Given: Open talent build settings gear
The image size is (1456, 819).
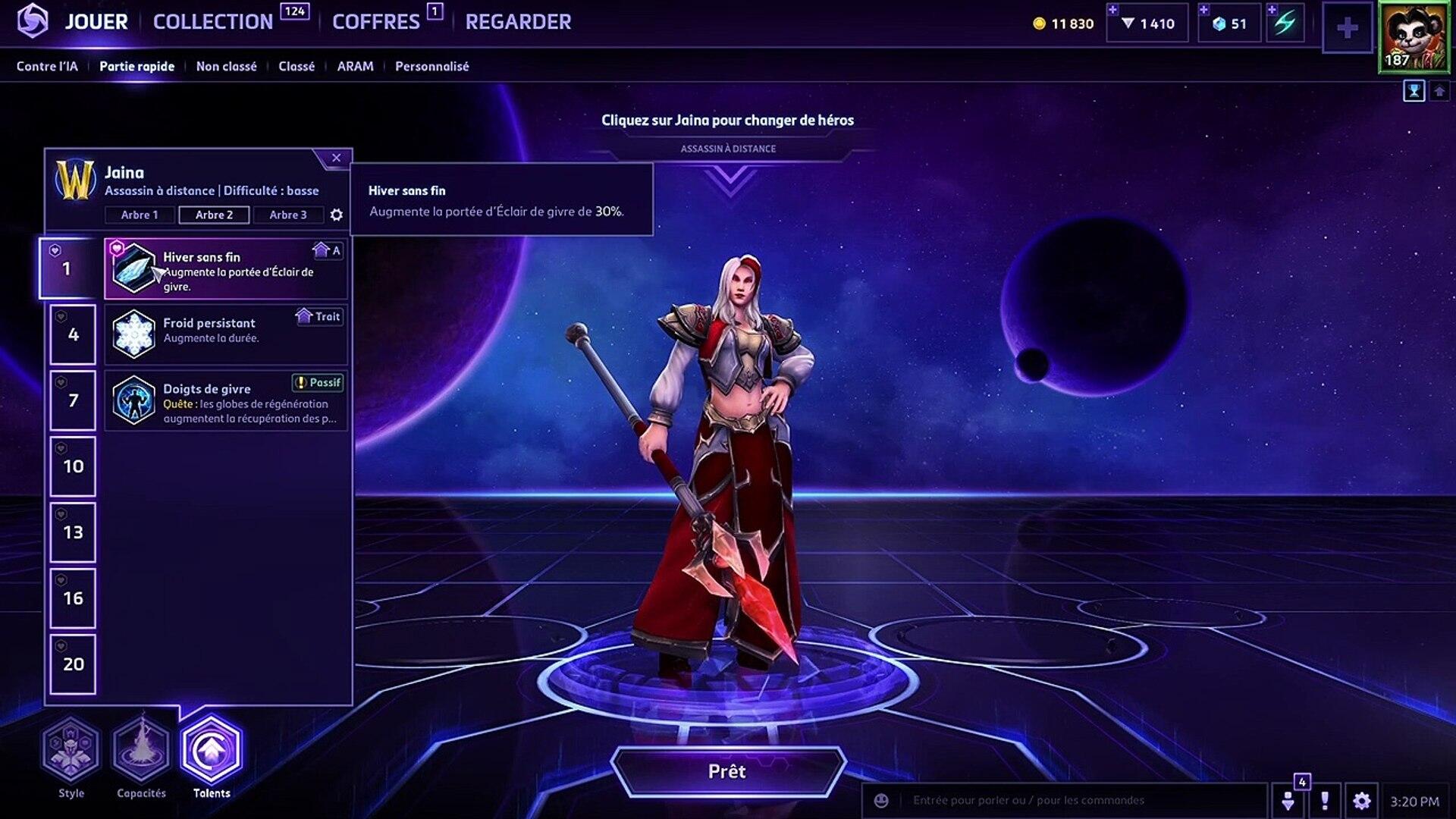Looking at the screenshot, I should [x=337, y=215].
